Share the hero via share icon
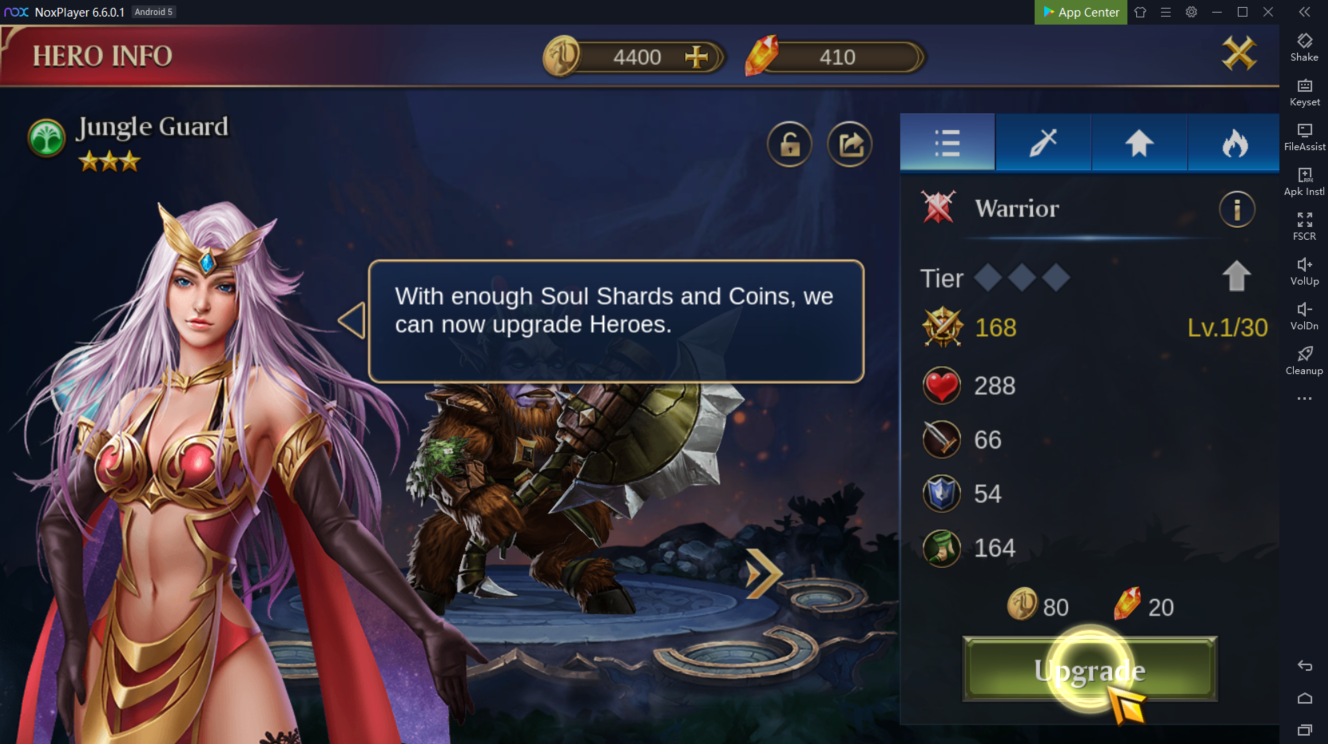Viewport: 1328px width, 744px height. [850, 145]
